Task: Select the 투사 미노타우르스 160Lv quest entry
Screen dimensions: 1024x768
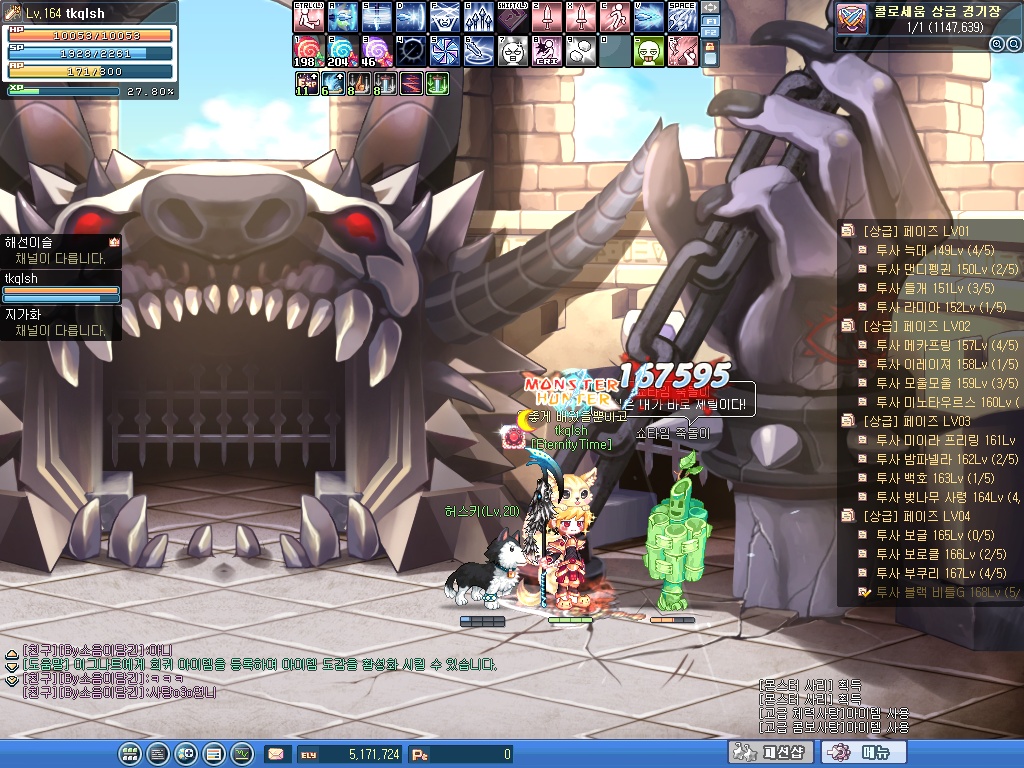Action: tap(939, 402)
